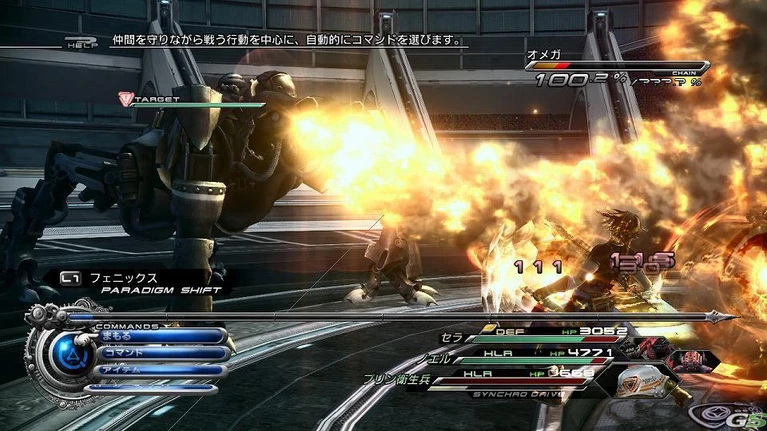The width and height of the screenshot is (767, 431).
Task: Choose the アイテム item command
Action: [x=158, y=370]
